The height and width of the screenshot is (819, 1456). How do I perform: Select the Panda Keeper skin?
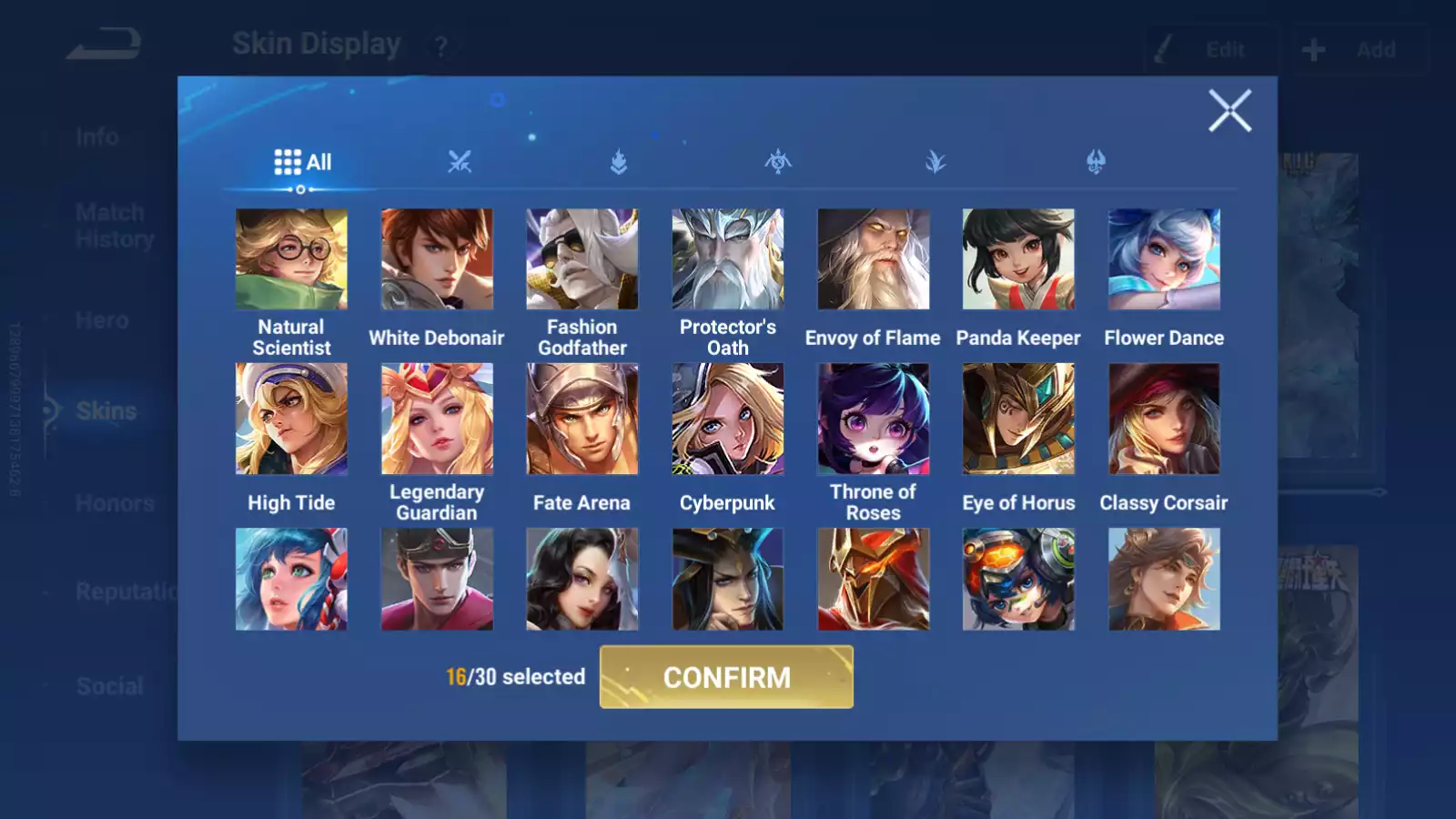pos(1018,259)
